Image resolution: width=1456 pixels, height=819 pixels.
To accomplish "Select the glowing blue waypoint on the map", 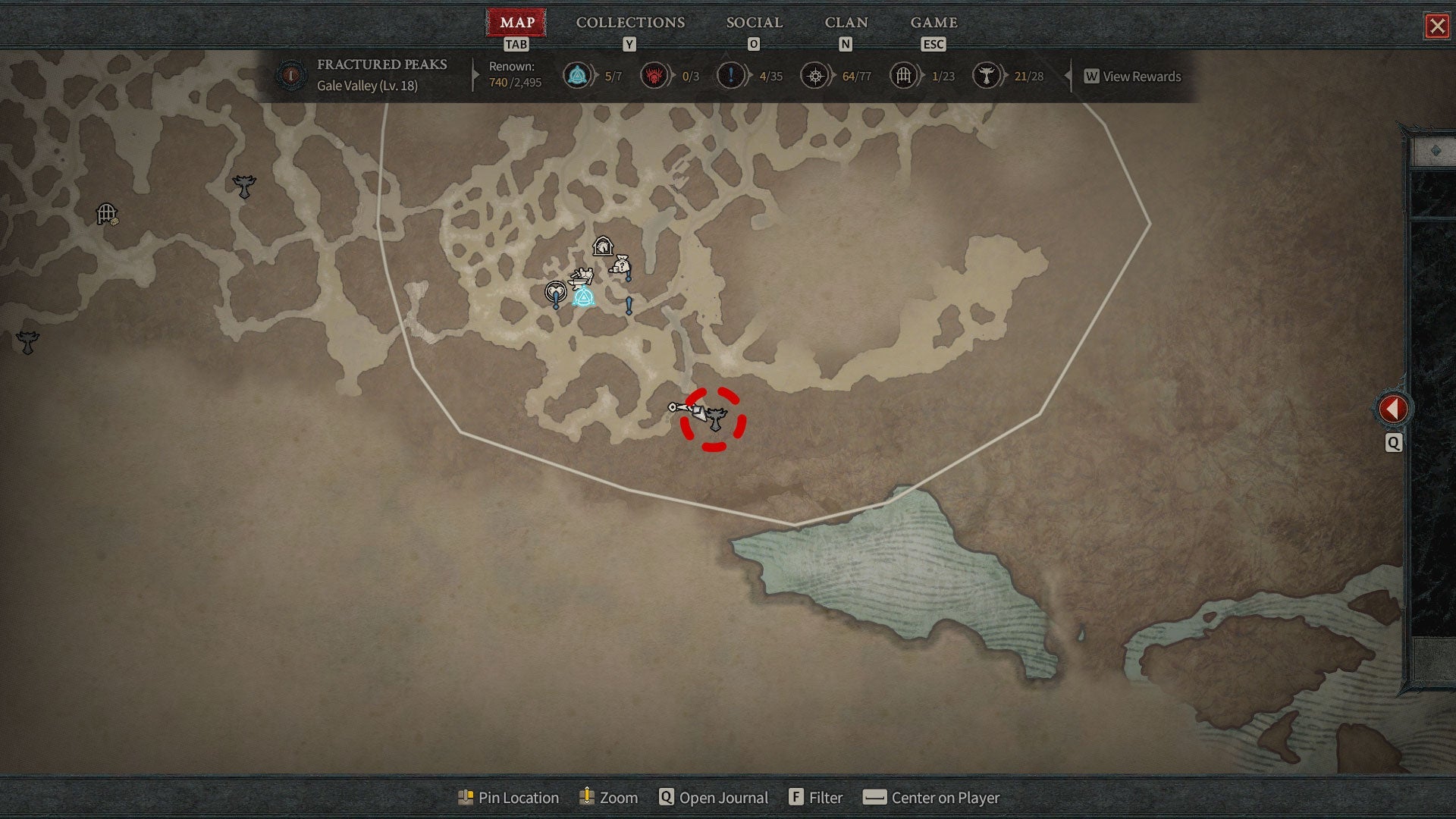I will (583, 298).
